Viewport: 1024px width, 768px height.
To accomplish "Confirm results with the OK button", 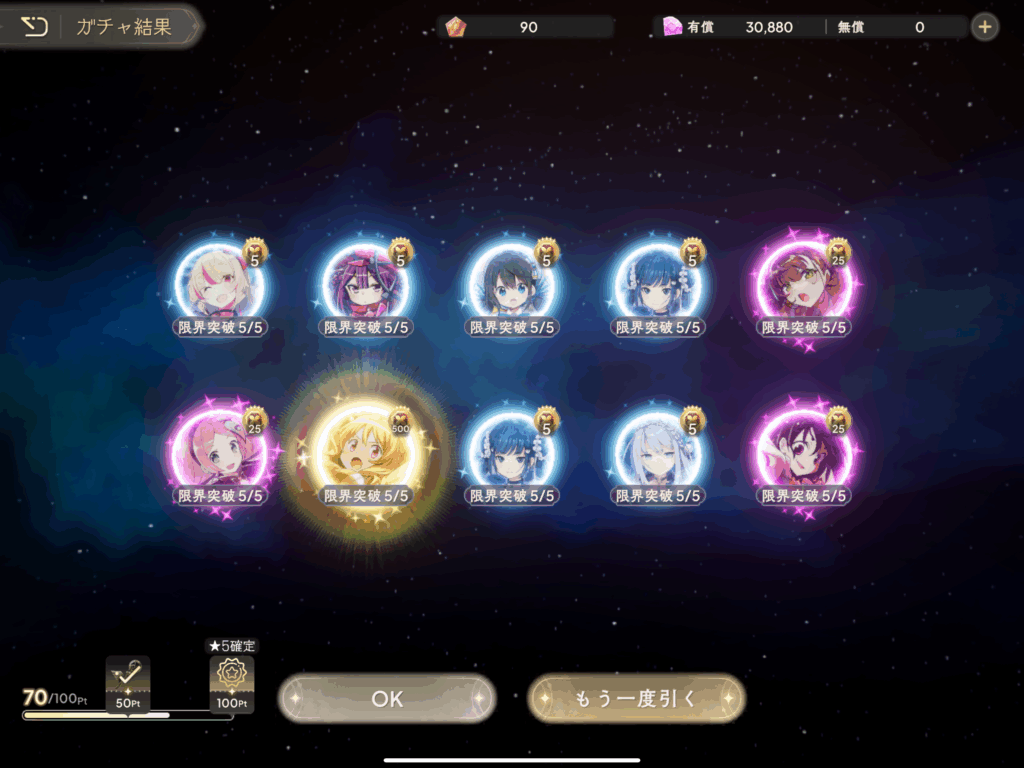I will (x=387, y=698).
